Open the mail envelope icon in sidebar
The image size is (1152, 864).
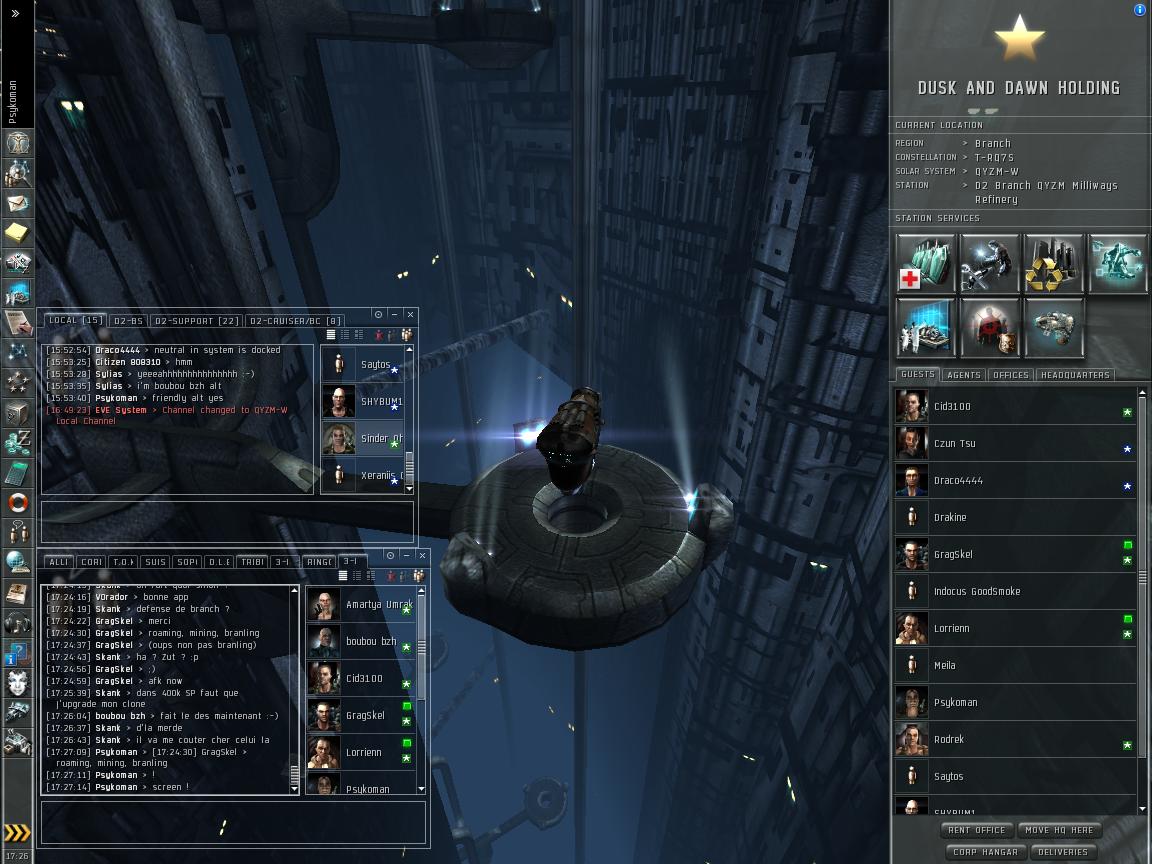tap(17, 203)
